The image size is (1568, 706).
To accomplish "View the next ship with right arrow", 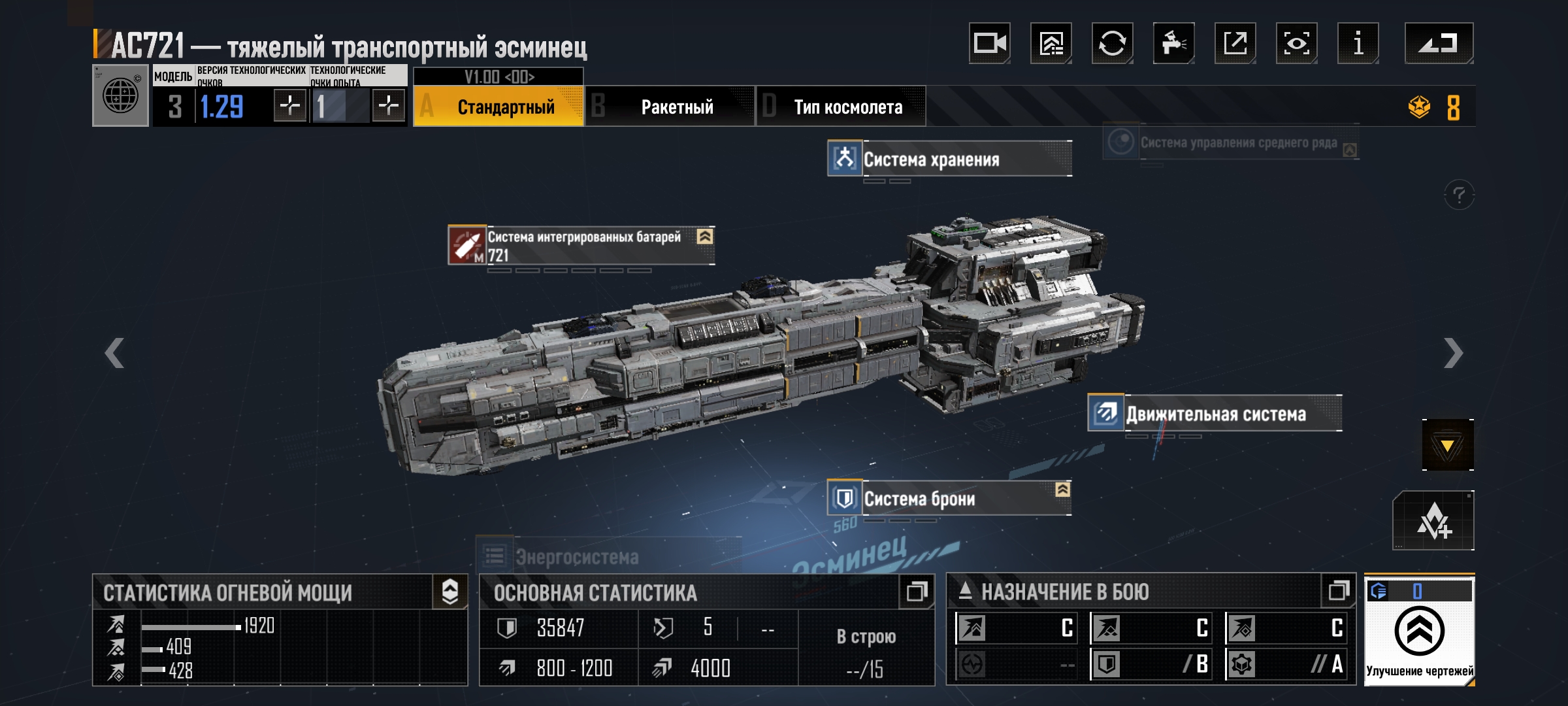I will 1453,354.
